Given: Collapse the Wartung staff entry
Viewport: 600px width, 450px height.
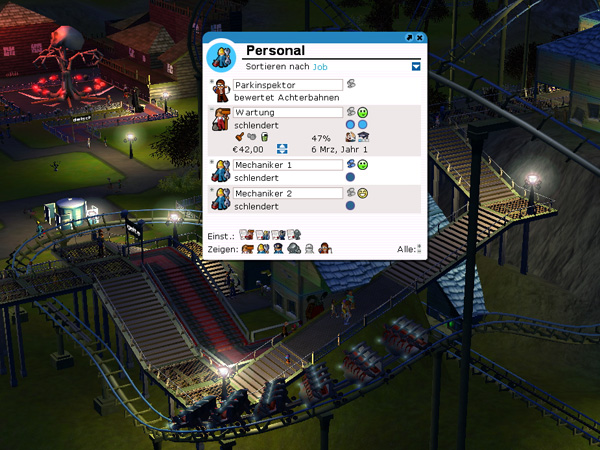Looking at the screenshot, I should [x=212, y=109].
